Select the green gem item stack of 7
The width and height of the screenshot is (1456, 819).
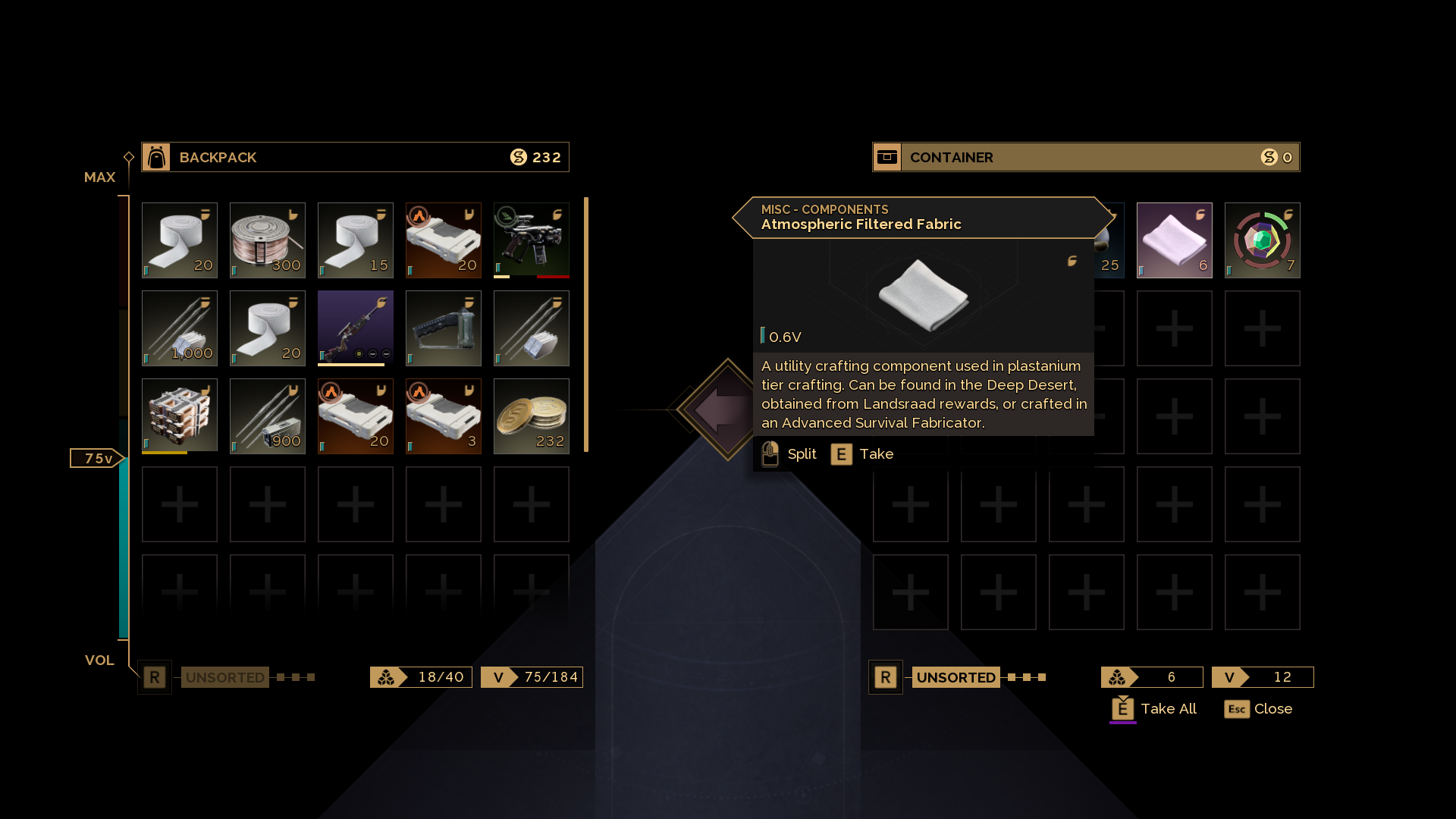1262,240
